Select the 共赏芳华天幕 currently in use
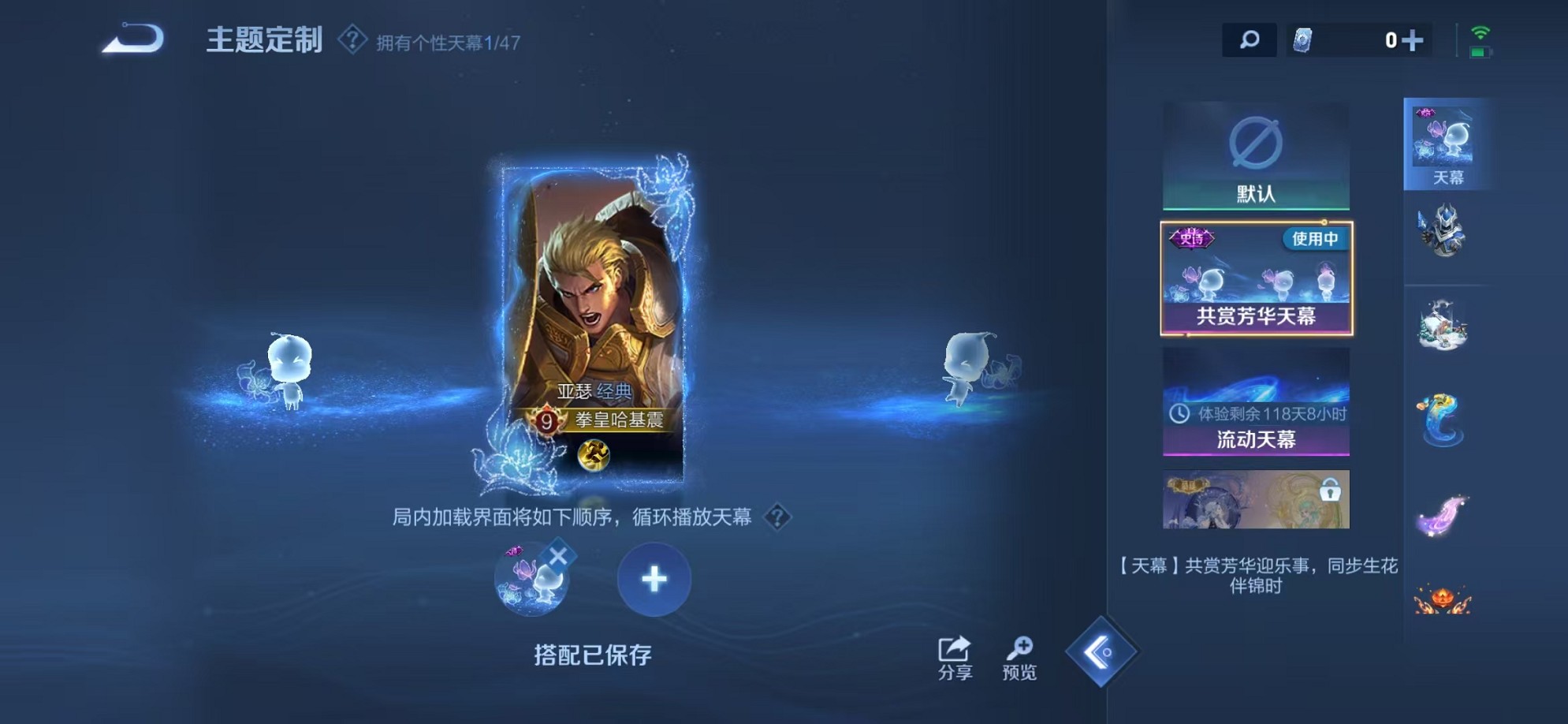 (1255, 280)
